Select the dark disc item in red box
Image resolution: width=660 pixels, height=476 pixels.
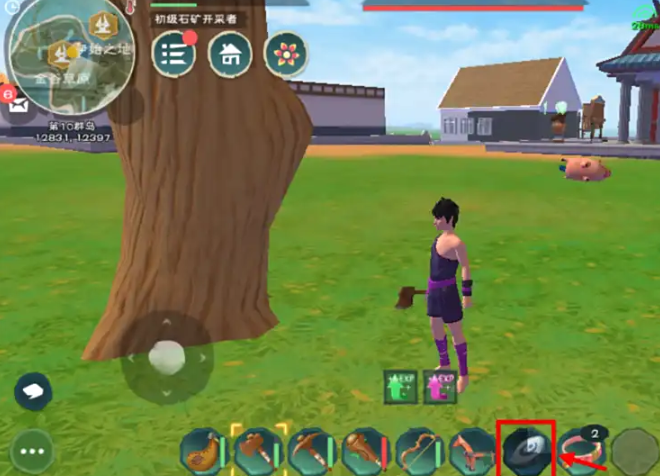click(525, 450)
